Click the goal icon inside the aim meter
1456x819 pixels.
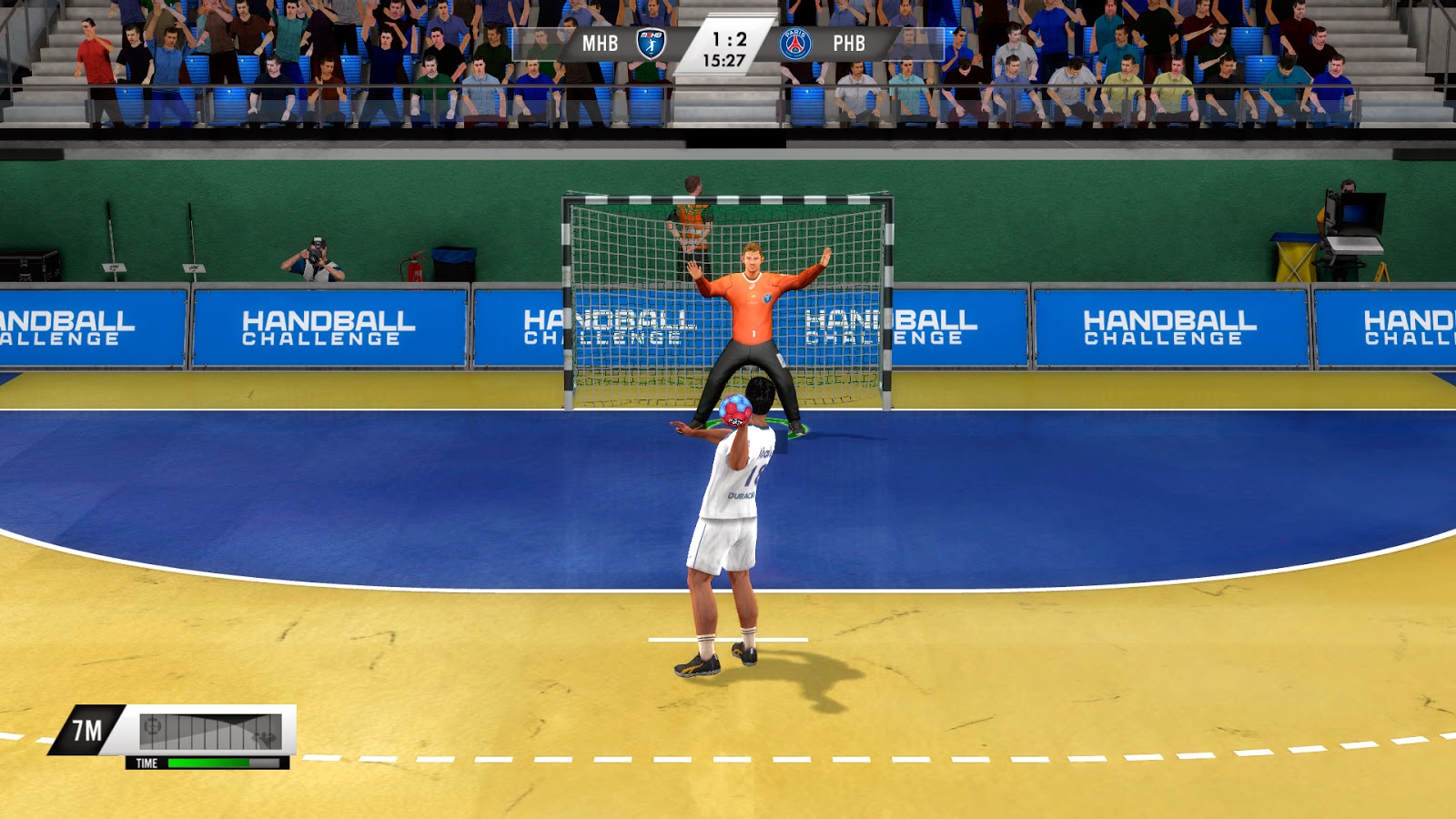click(x=152, y=726)
